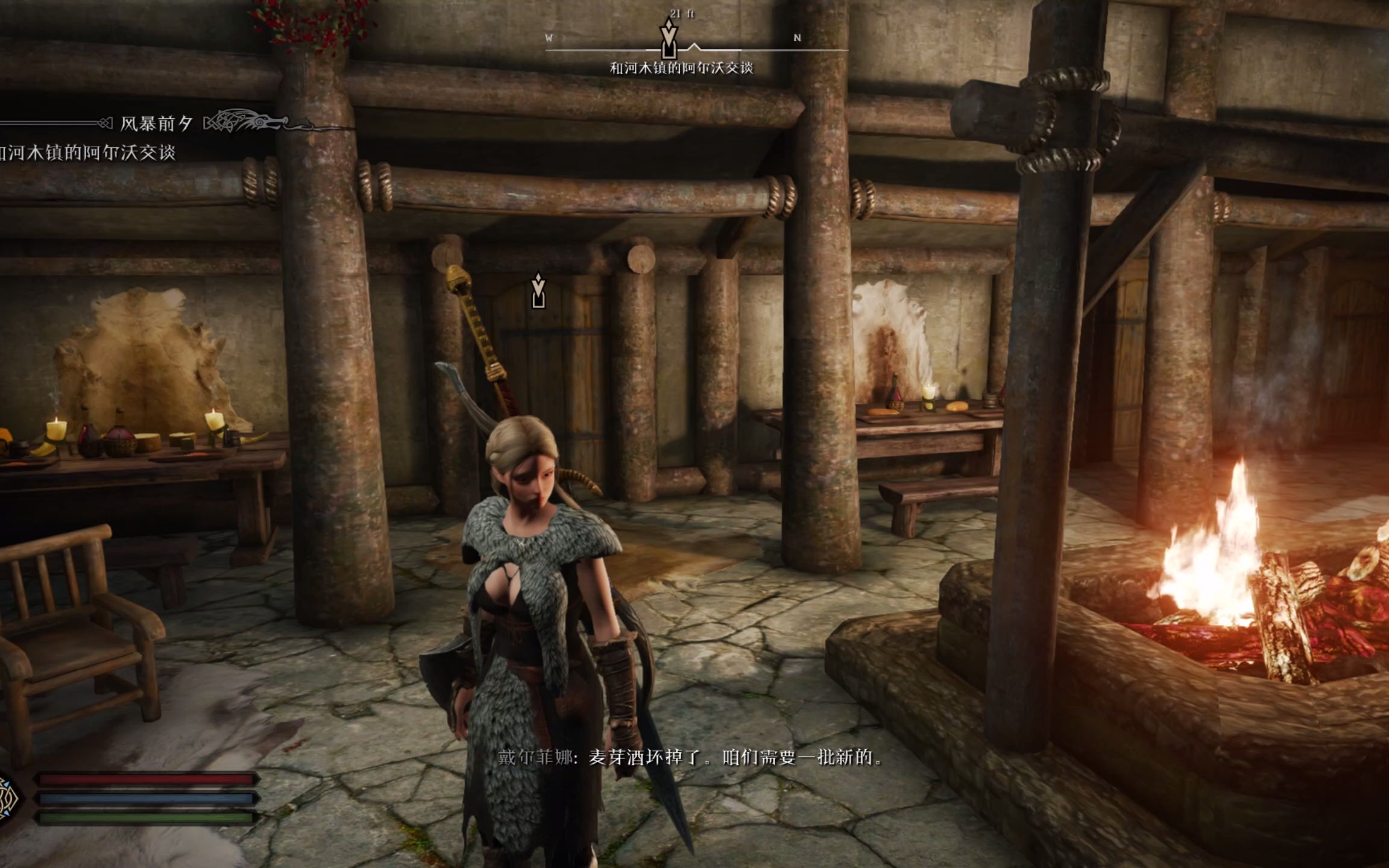The width and height of the screenshot is (1389, 868).
Task: Click the compass bar's N direction letter
Action: (x=797, y=38)
